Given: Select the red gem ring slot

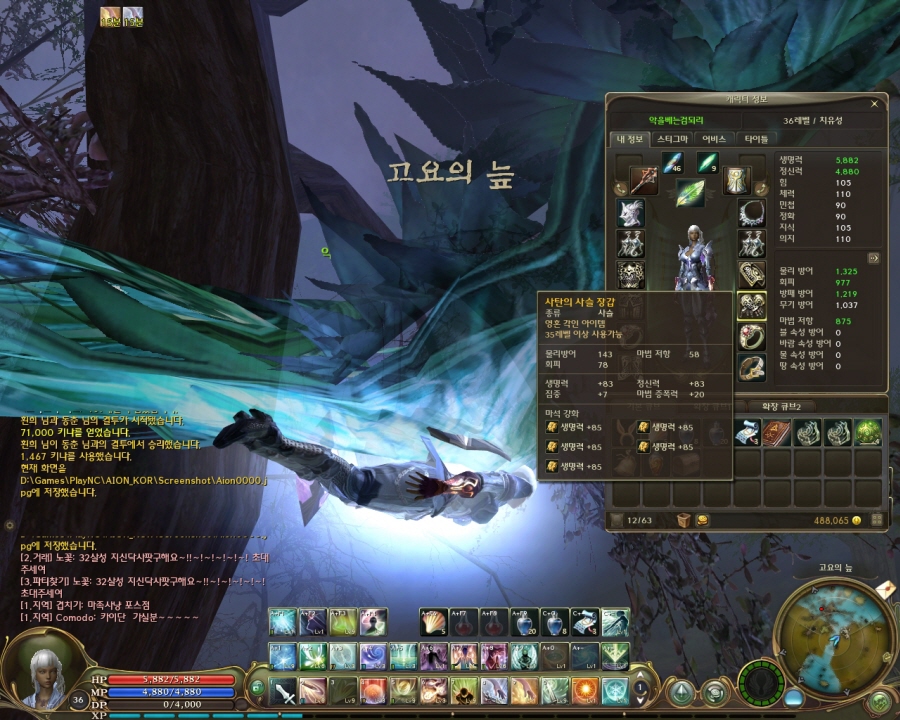Looking at the screenshot, I should tap(751, 337).
